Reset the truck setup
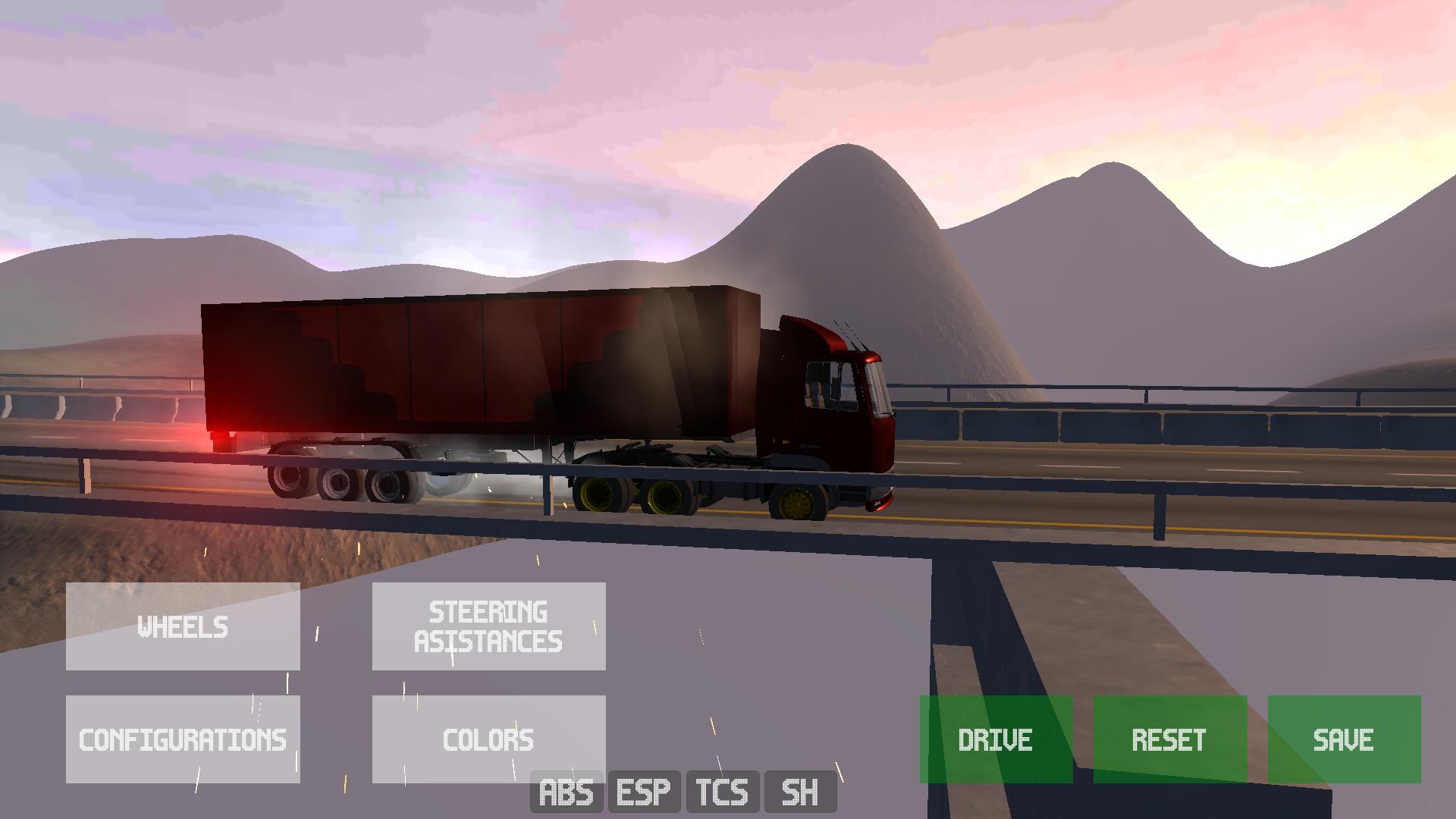The image size is (1456, 819). [x=1169, y=739]
